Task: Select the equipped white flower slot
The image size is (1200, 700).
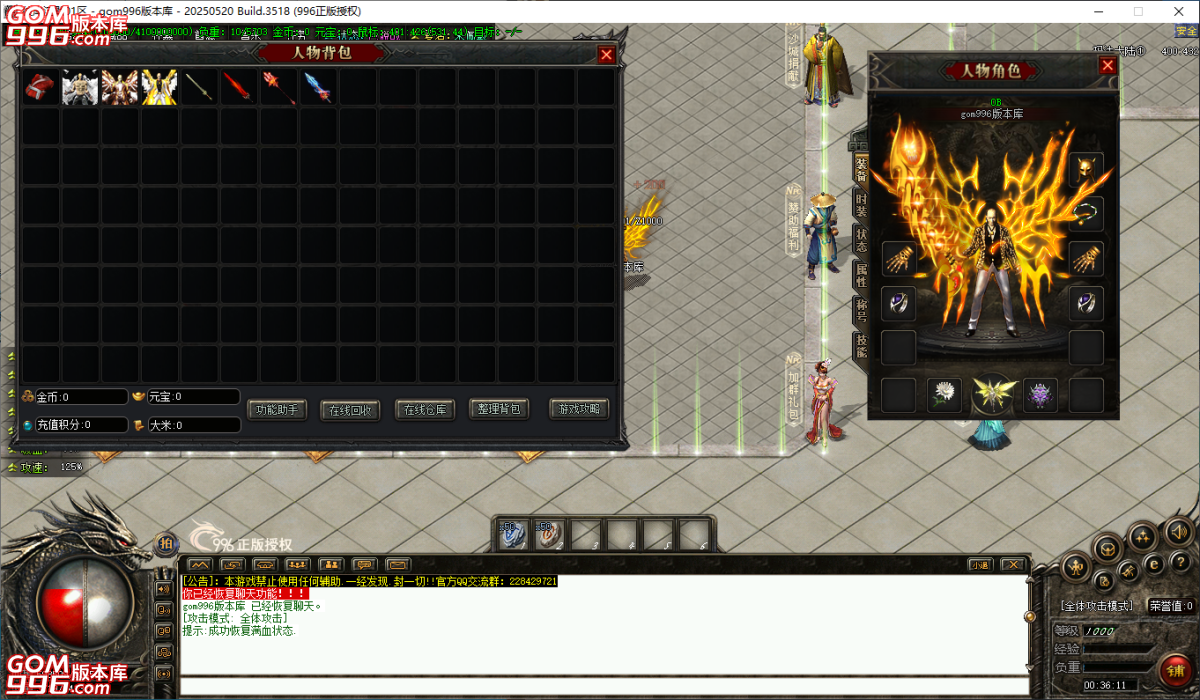Action: (x=943, y=395)
